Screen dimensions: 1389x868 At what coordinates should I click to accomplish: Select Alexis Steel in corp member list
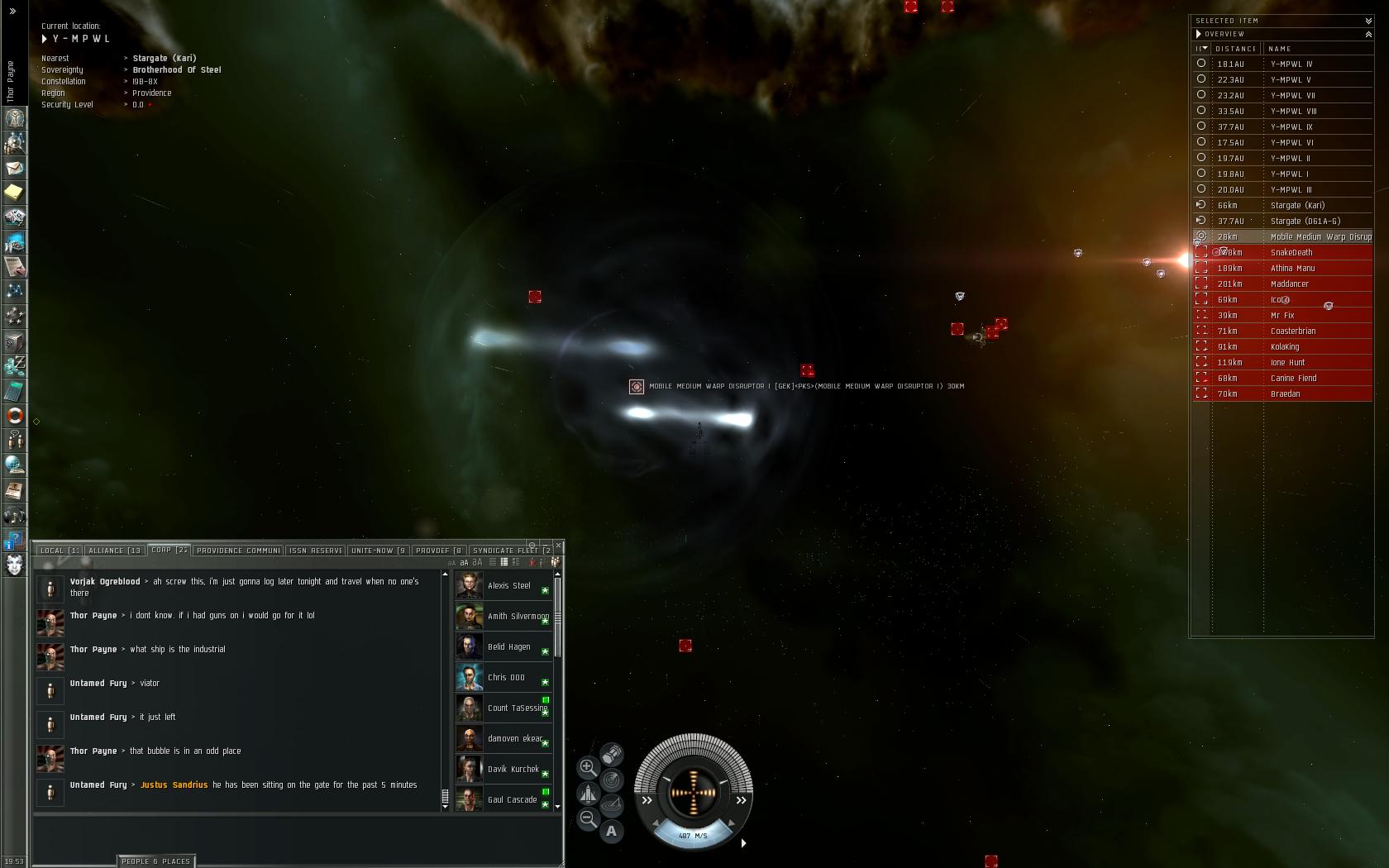[508, 586]
